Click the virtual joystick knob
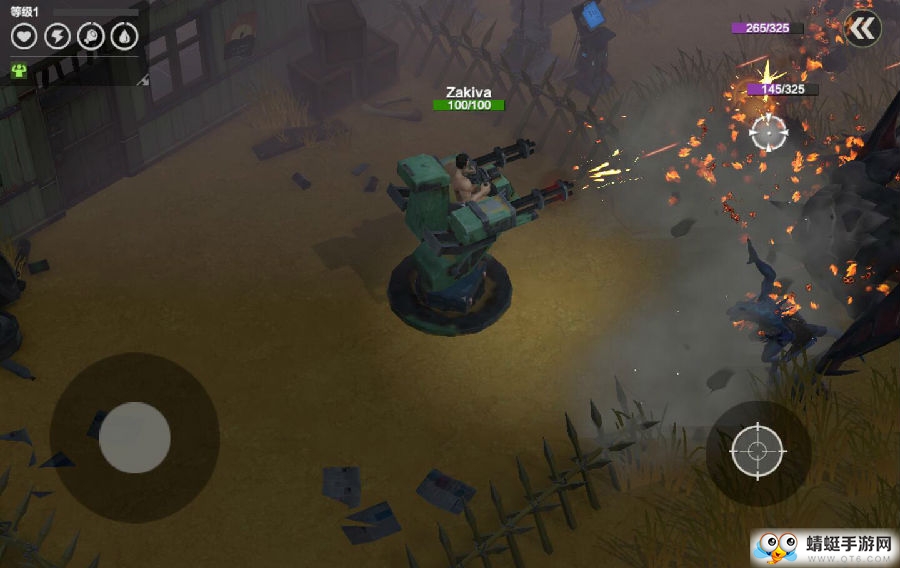 pos(134,437)
